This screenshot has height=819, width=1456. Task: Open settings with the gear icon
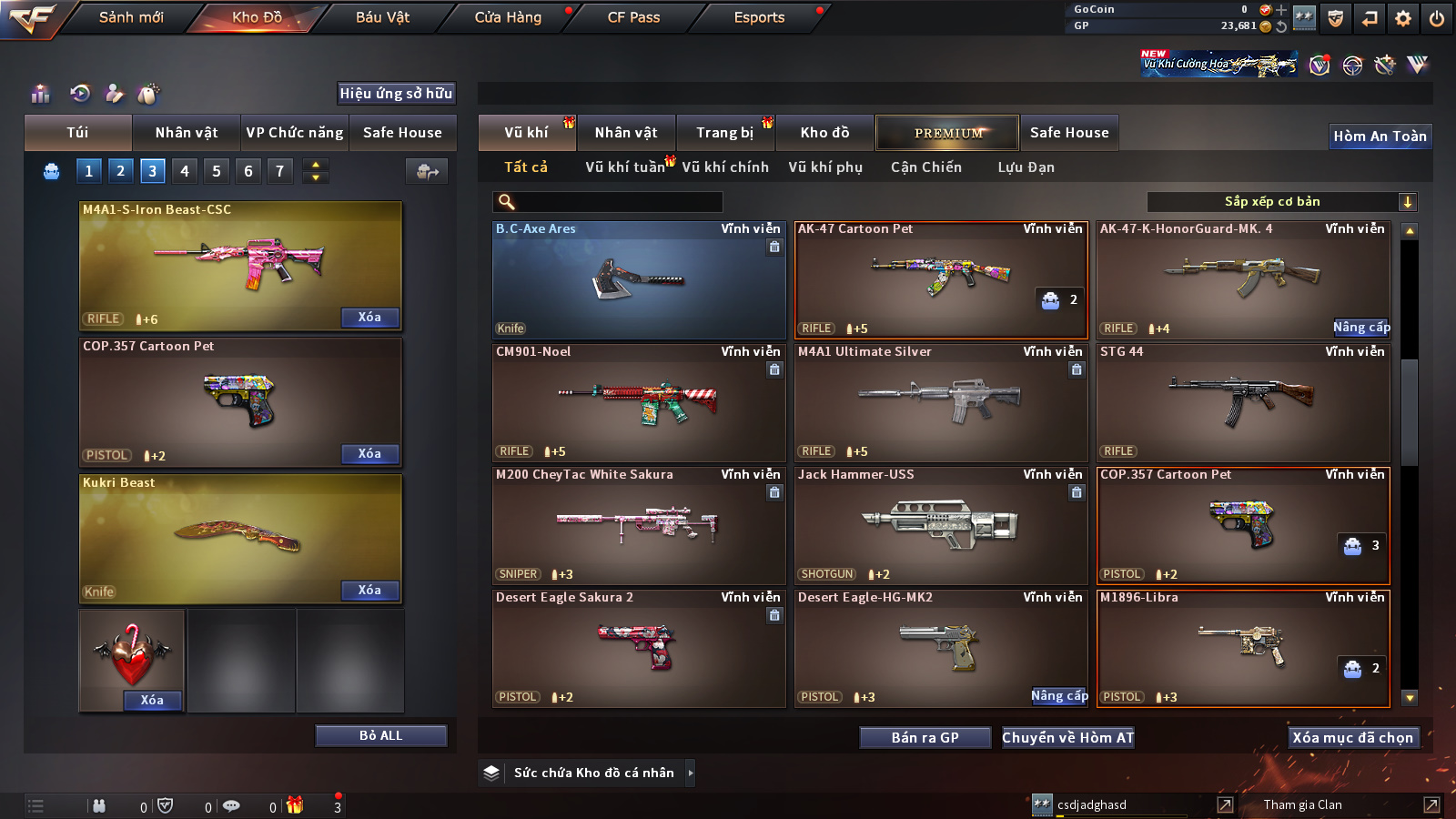click(1402, 18)
